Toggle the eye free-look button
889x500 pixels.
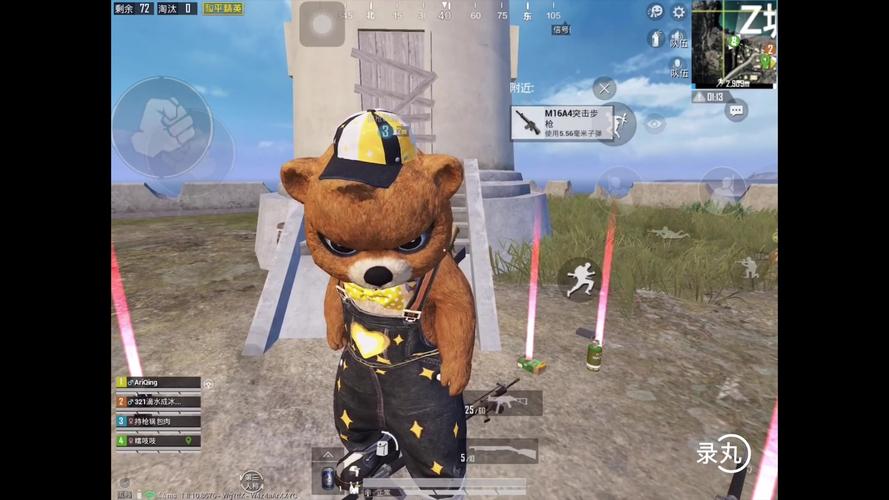pyautogui.click(x=655, y=124)
